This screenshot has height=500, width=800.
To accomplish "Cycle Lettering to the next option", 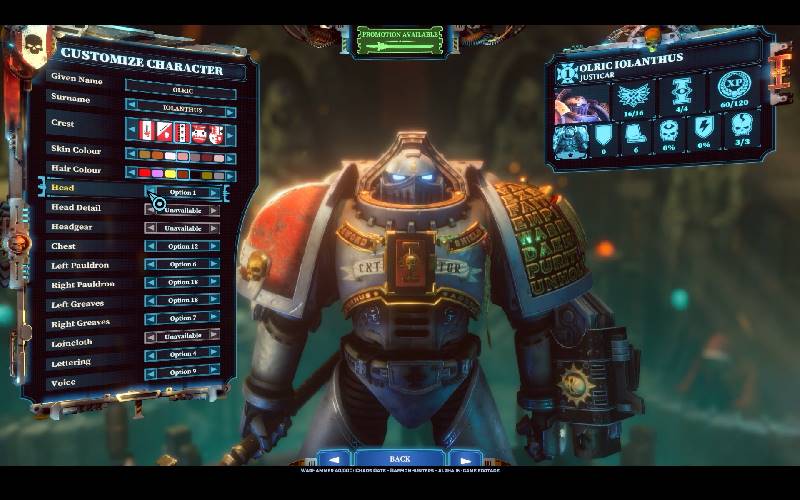I will [214, 354].
